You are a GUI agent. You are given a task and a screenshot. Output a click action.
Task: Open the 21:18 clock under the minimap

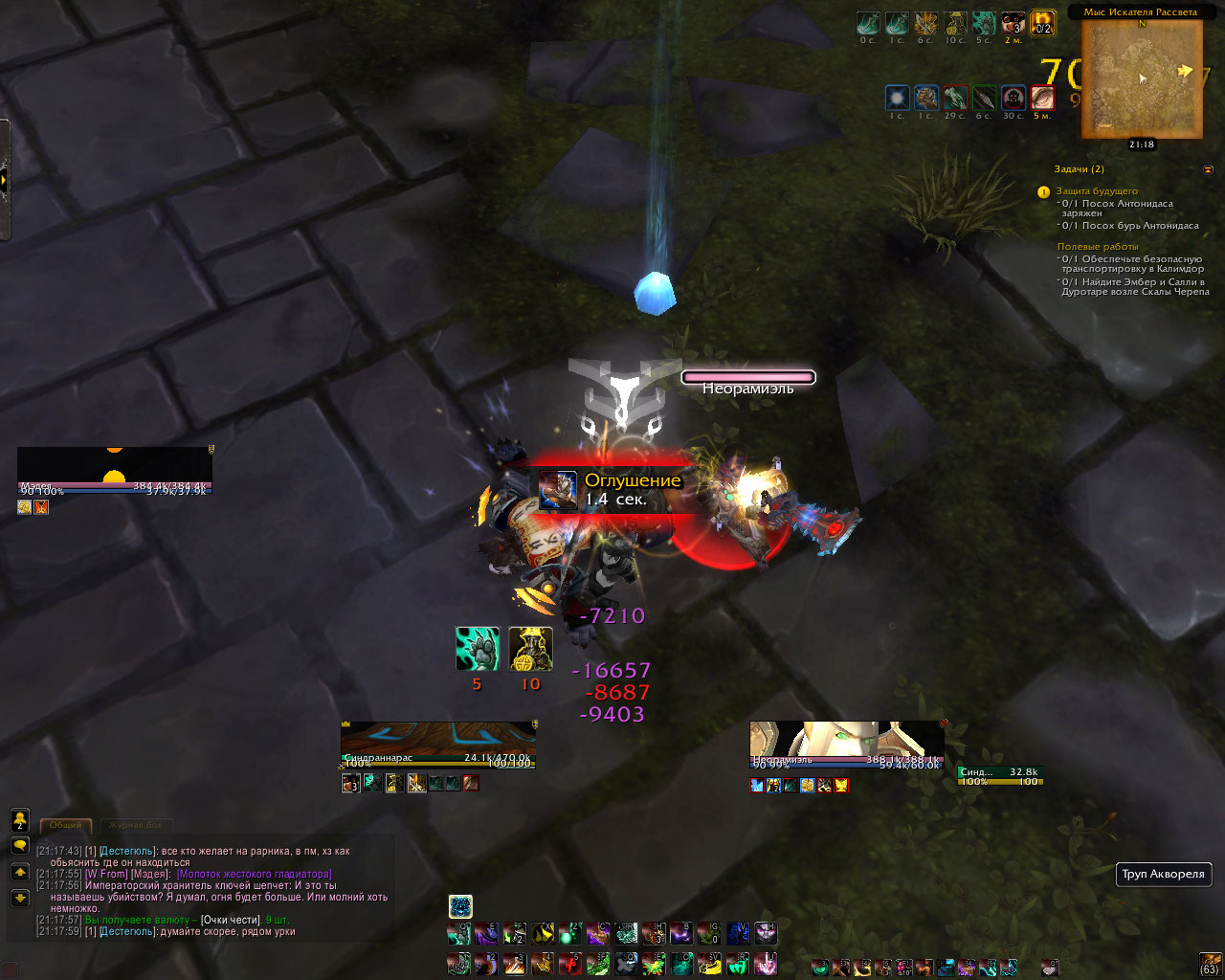[1141, 145]
